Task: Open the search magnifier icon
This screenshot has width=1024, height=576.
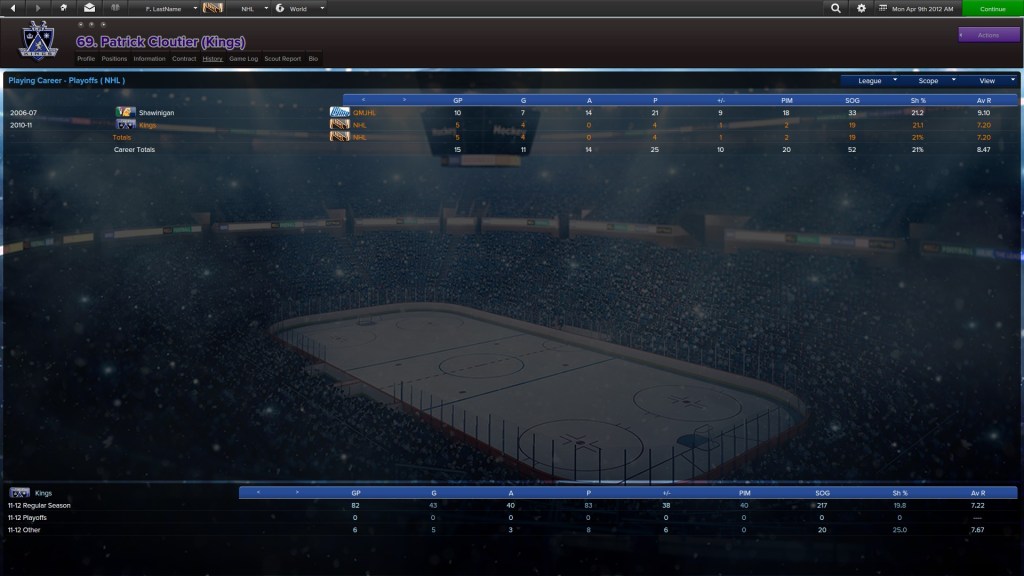Action: [836, 8]
